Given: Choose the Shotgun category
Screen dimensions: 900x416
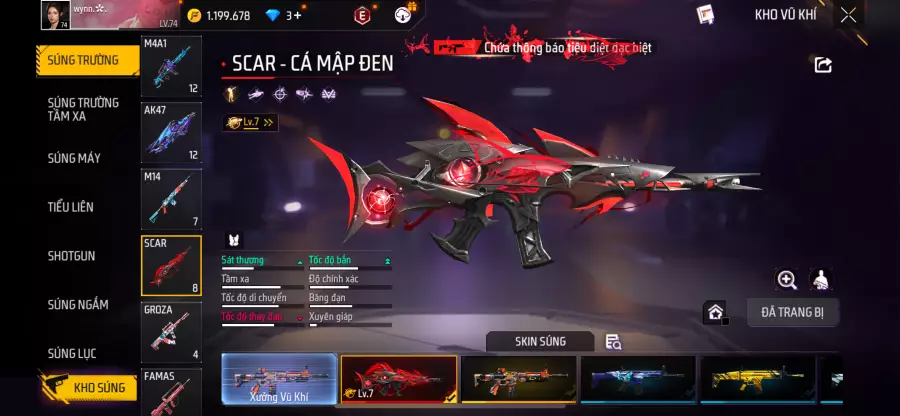Looking at the screenshot, I should point(72,256).
